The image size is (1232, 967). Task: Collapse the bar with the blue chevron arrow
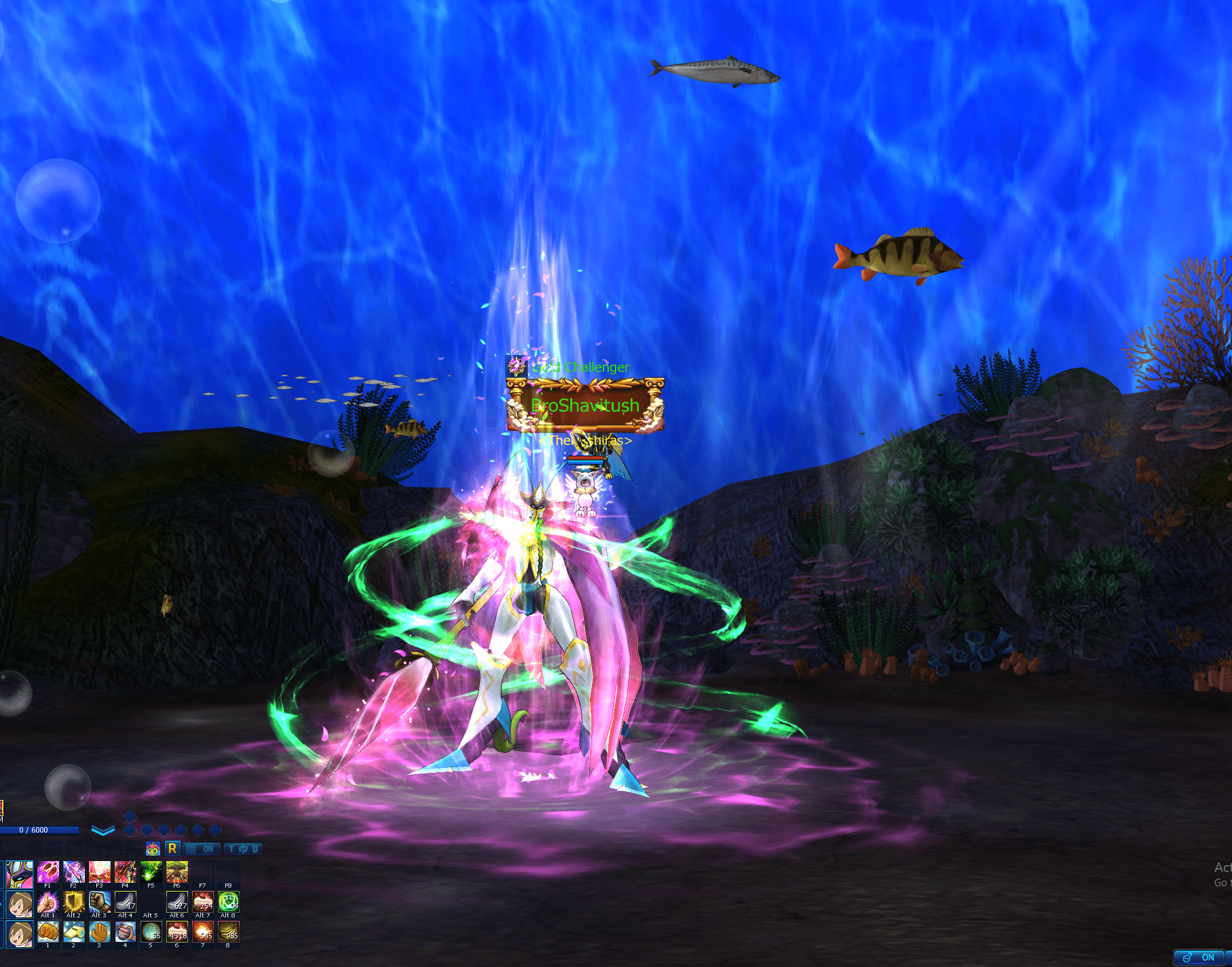pyautogui.click(x=102, y=831)
